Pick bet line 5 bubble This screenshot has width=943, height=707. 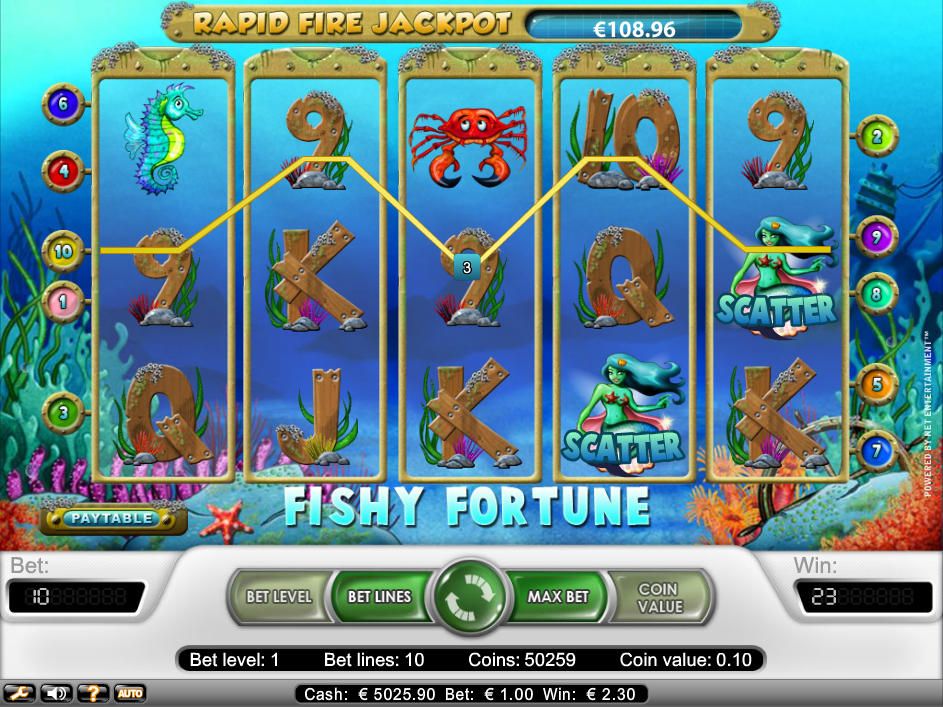pos(877,383)
